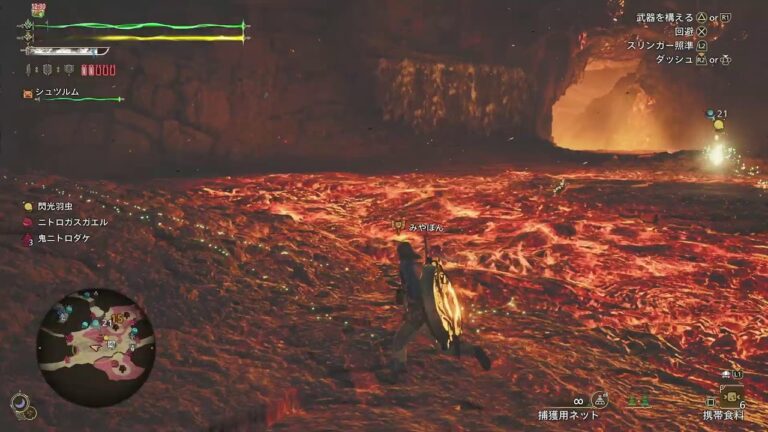The width and height of the screenshot is (768, 432).
Task: Click the Palico name シュヴルム
Action: pyautogui.click(x=57, y=92)
